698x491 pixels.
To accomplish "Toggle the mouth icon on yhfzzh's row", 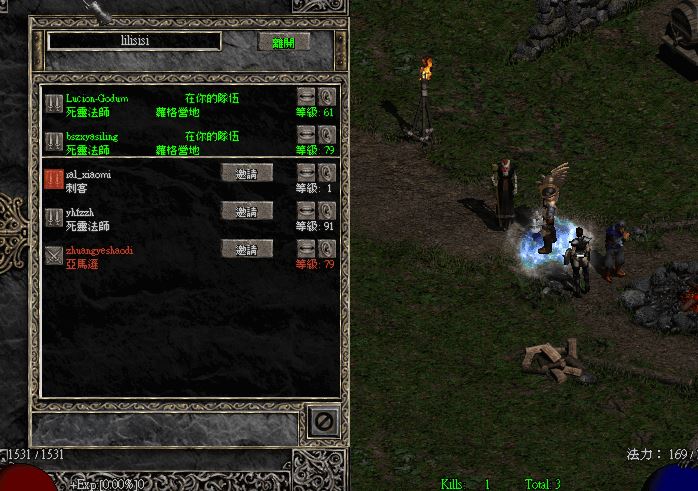I will (306, 210).
